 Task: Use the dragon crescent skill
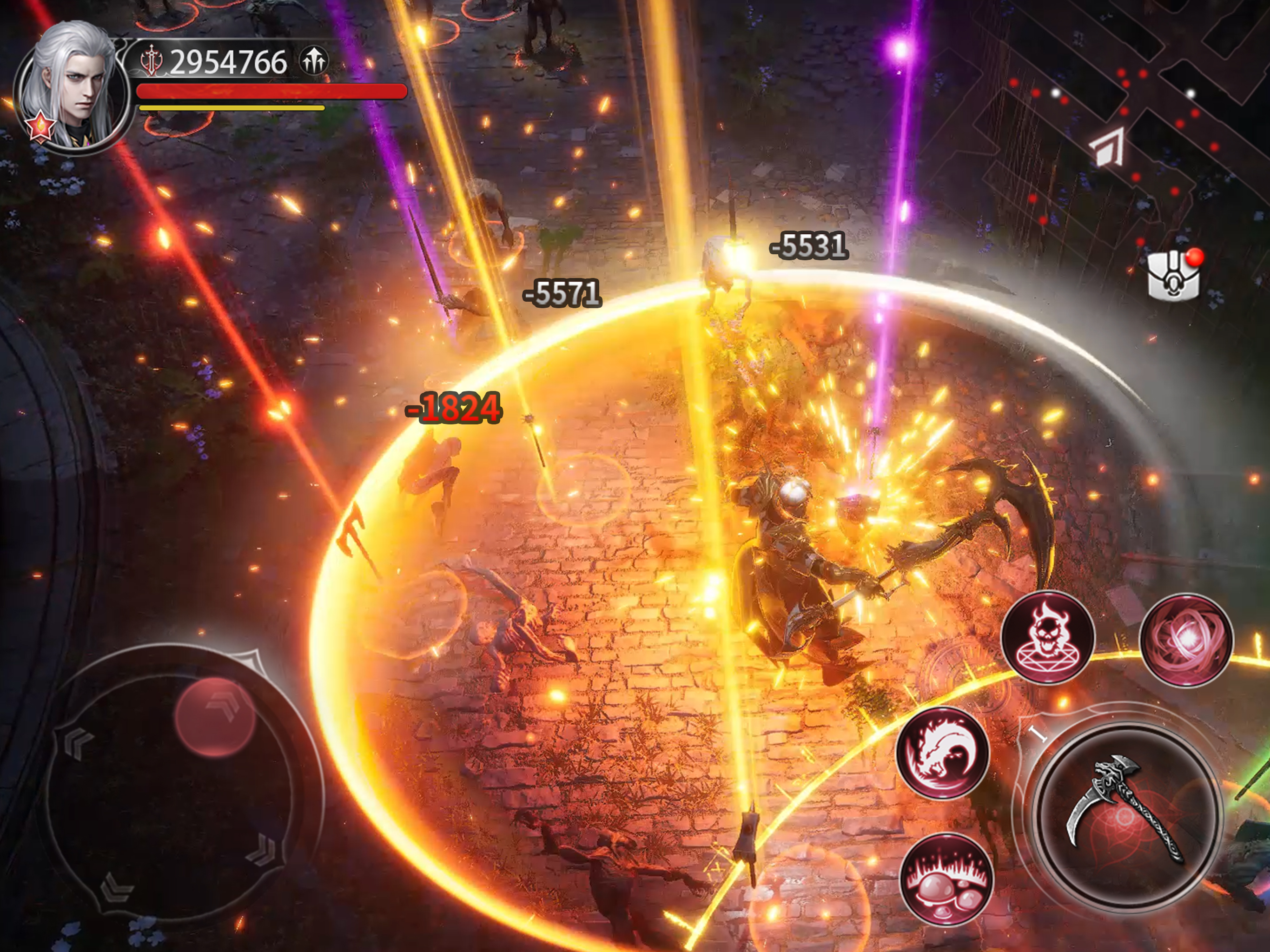[x=942, y=754]
